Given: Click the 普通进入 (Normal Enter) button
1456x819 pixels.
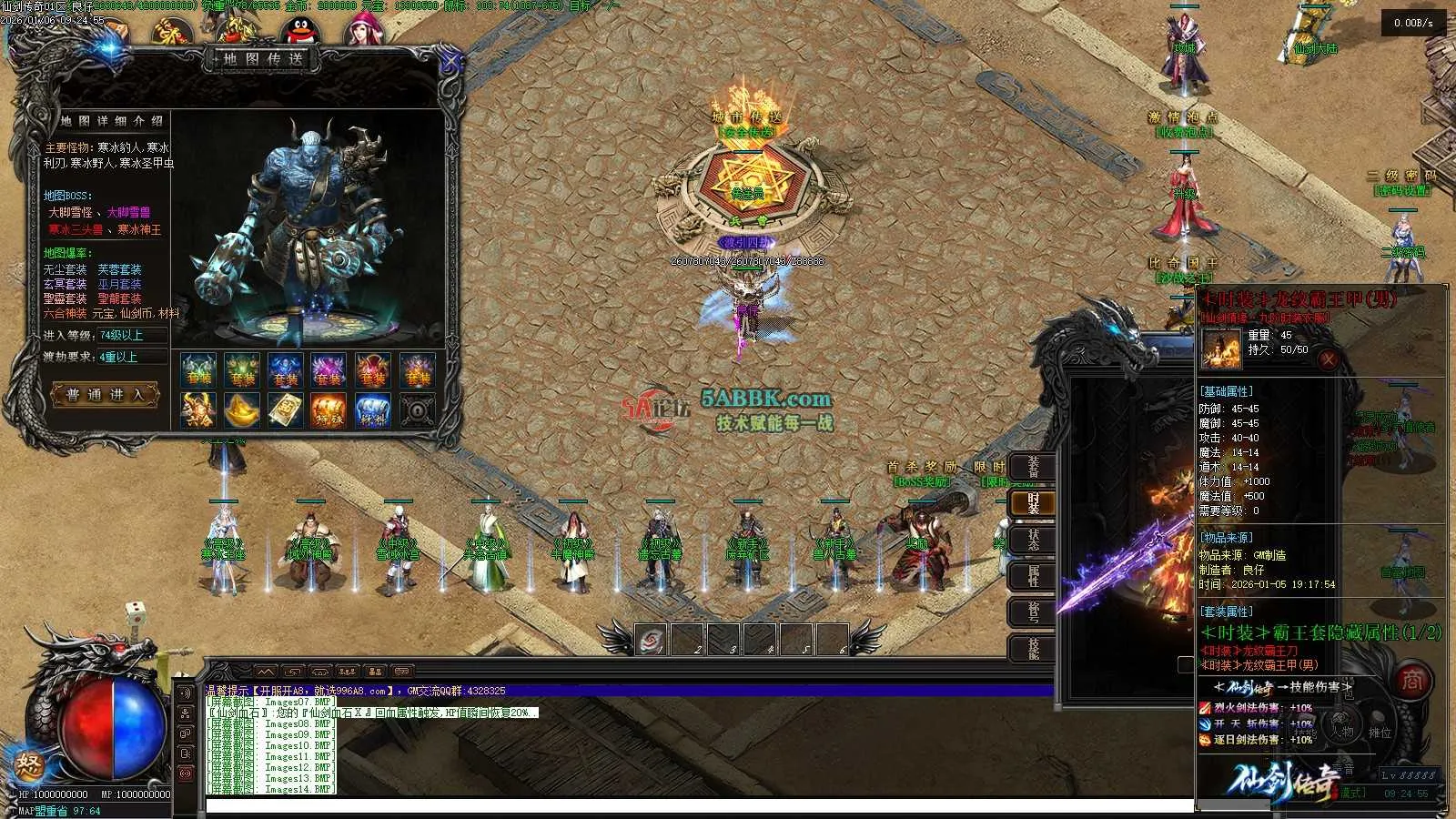Looking at the screenshot, I should tap(106, 395).
